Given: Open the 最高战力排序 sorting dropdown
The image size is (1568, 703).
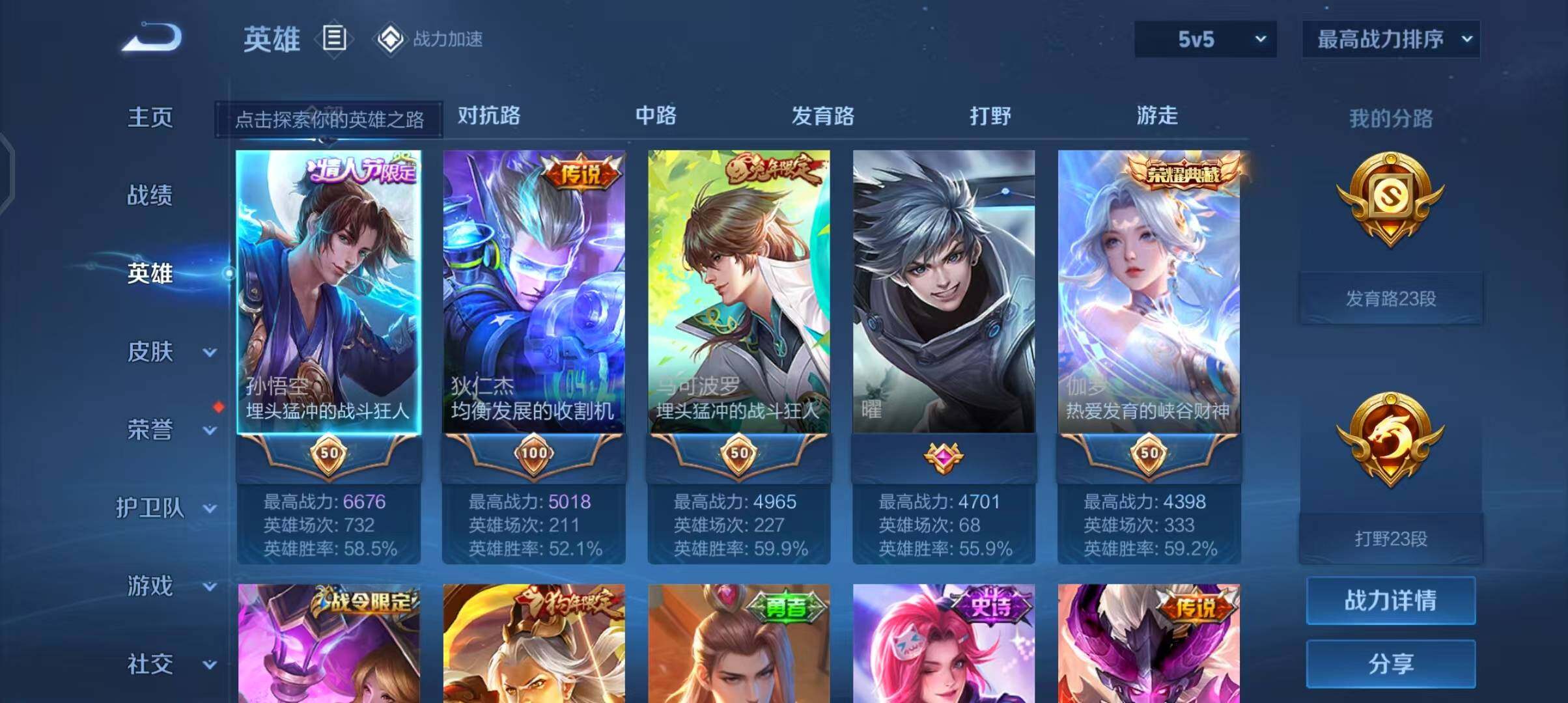Looking at the screenshot, I should click(1390, 39).
